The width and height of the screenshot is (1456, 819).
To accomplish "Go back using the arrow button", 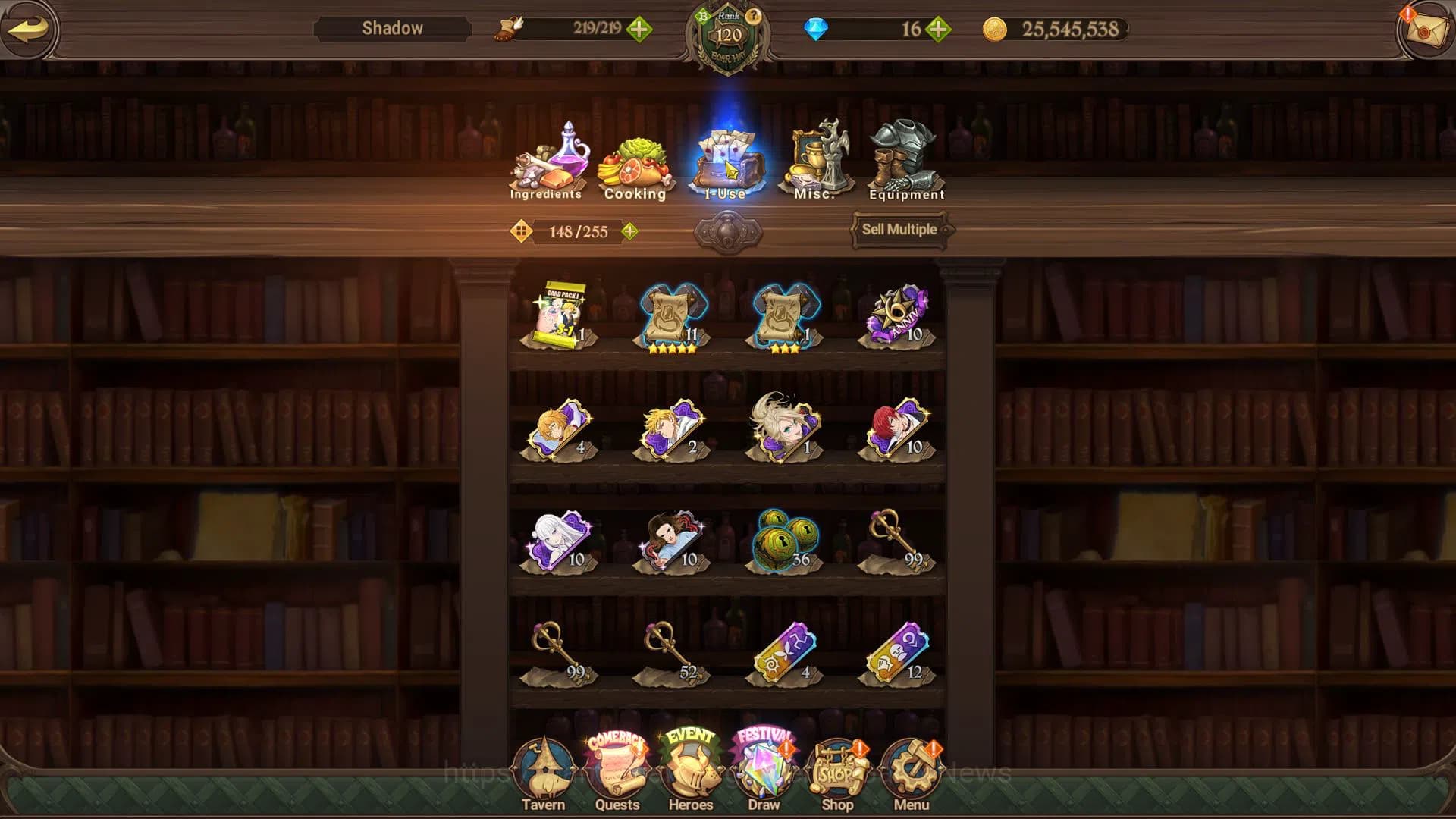I will point(29,29).
